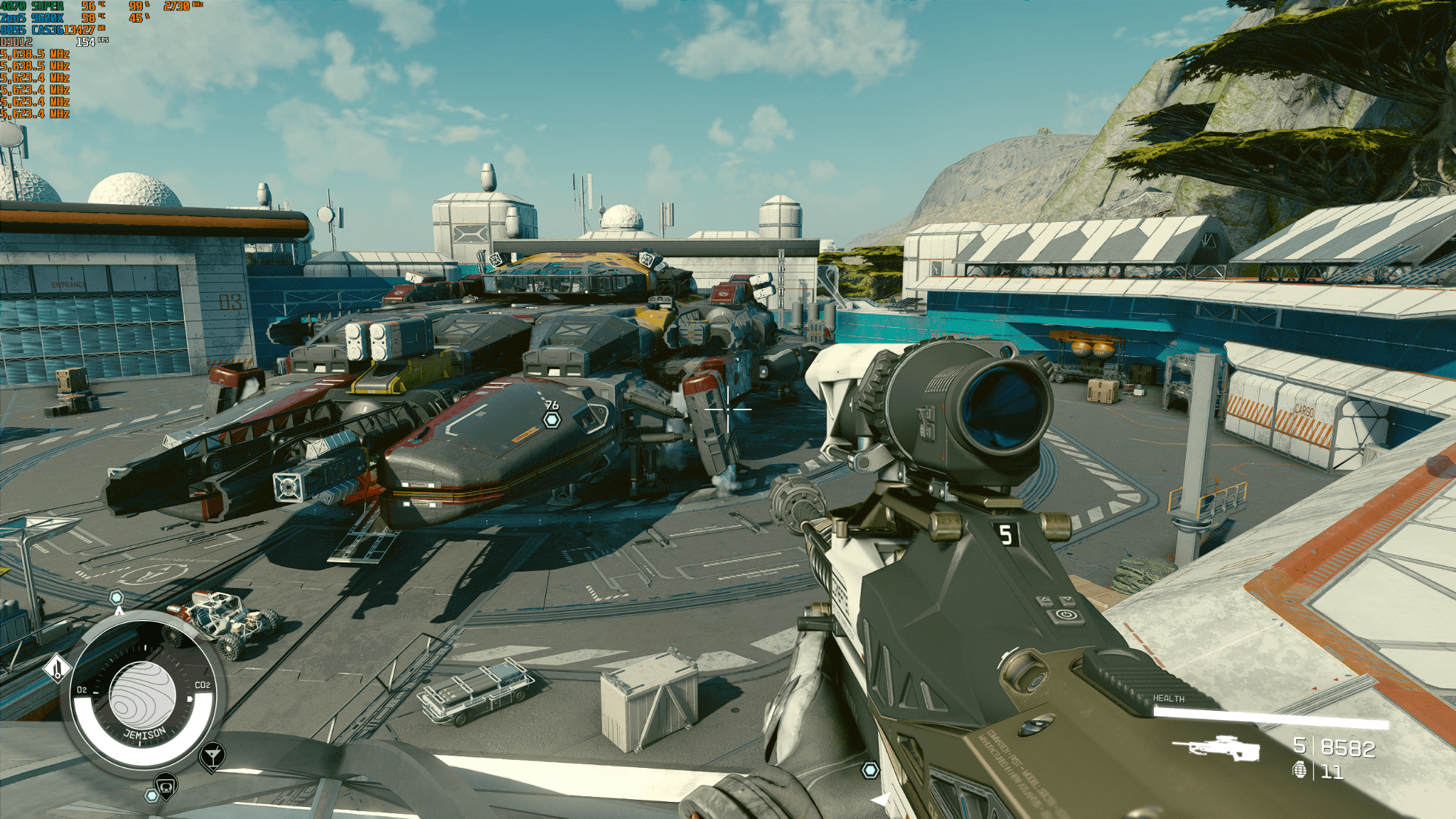Screen dimensions: 1456x819
Task: Click the diamond thermometer hazard icon
Action: tap(57, 668)
